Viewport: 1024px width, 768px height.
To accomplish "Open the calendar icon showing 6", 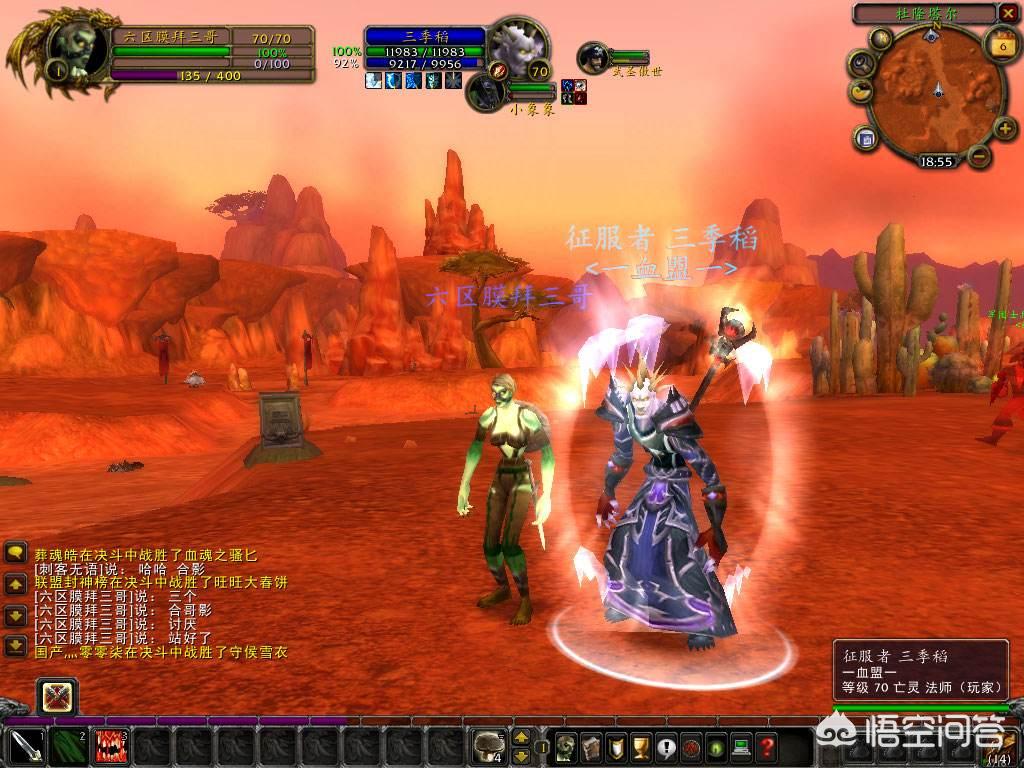I will tap(1001, 45).
